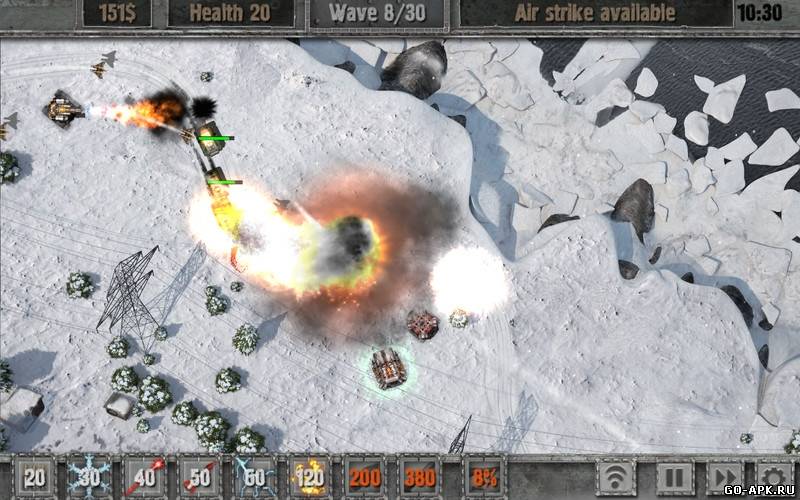
Task: Call the available air strike
Action: [594, 13]
